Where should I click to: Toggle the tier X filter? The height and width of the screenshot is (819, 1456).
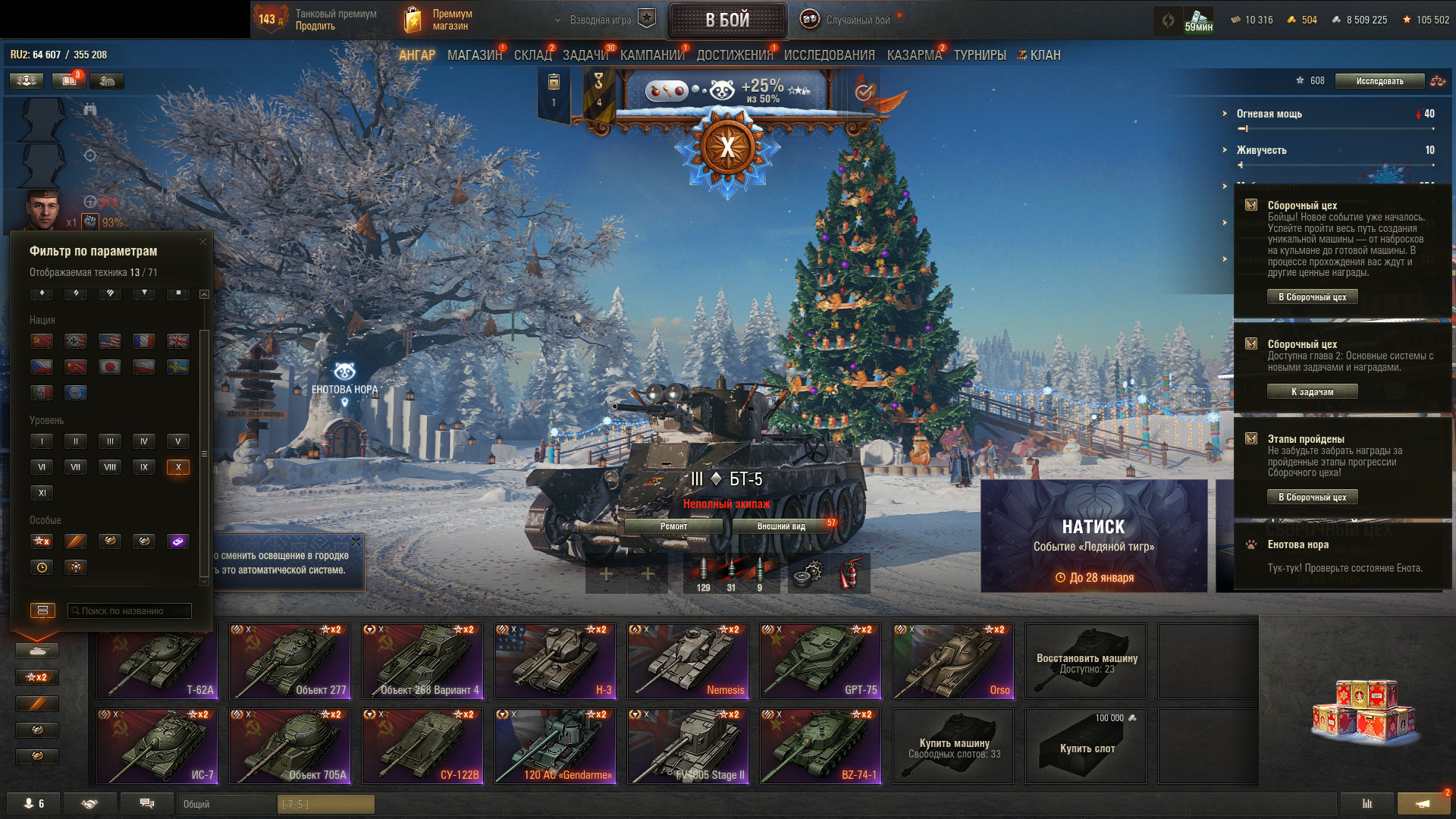[x=177, y=467]
